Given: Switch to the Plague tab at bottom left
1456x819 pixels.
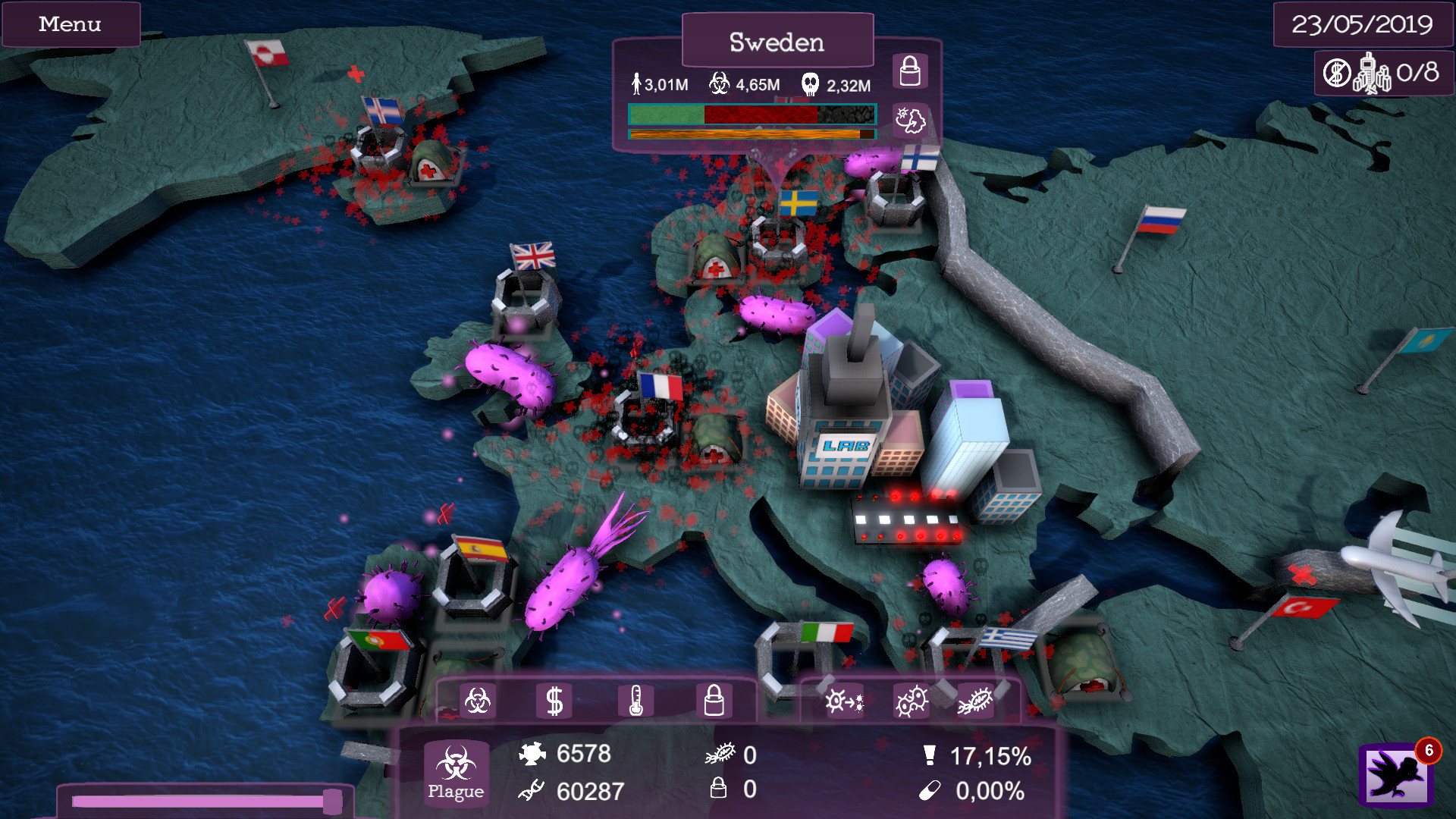Looking at the screenshot, I should pyautogui.click(x=455, y=773).
